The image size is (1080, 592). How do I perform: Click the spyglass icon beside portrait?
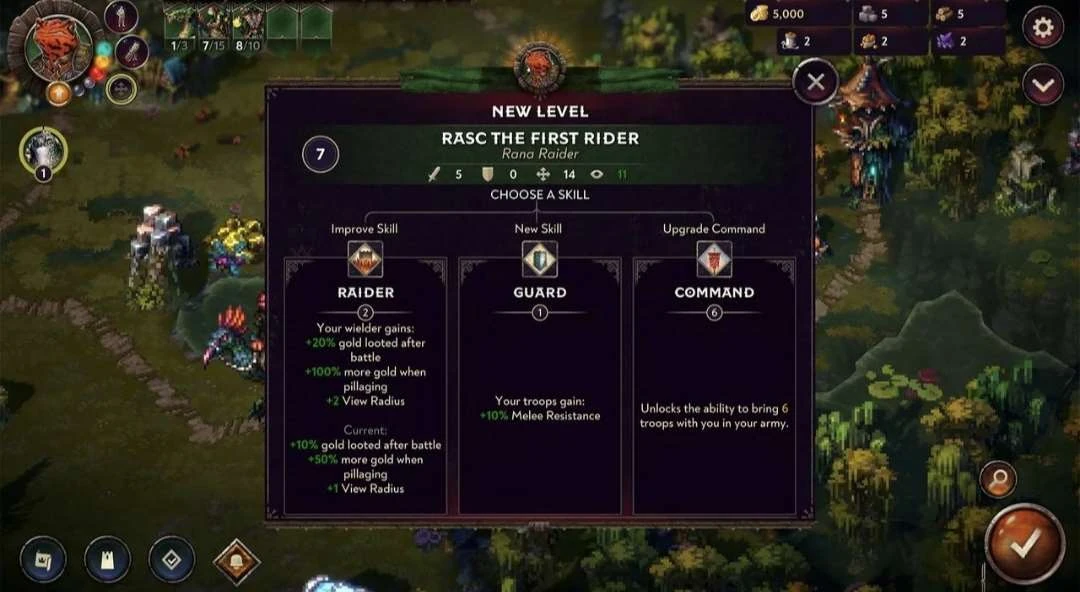(x=132, y=52)
